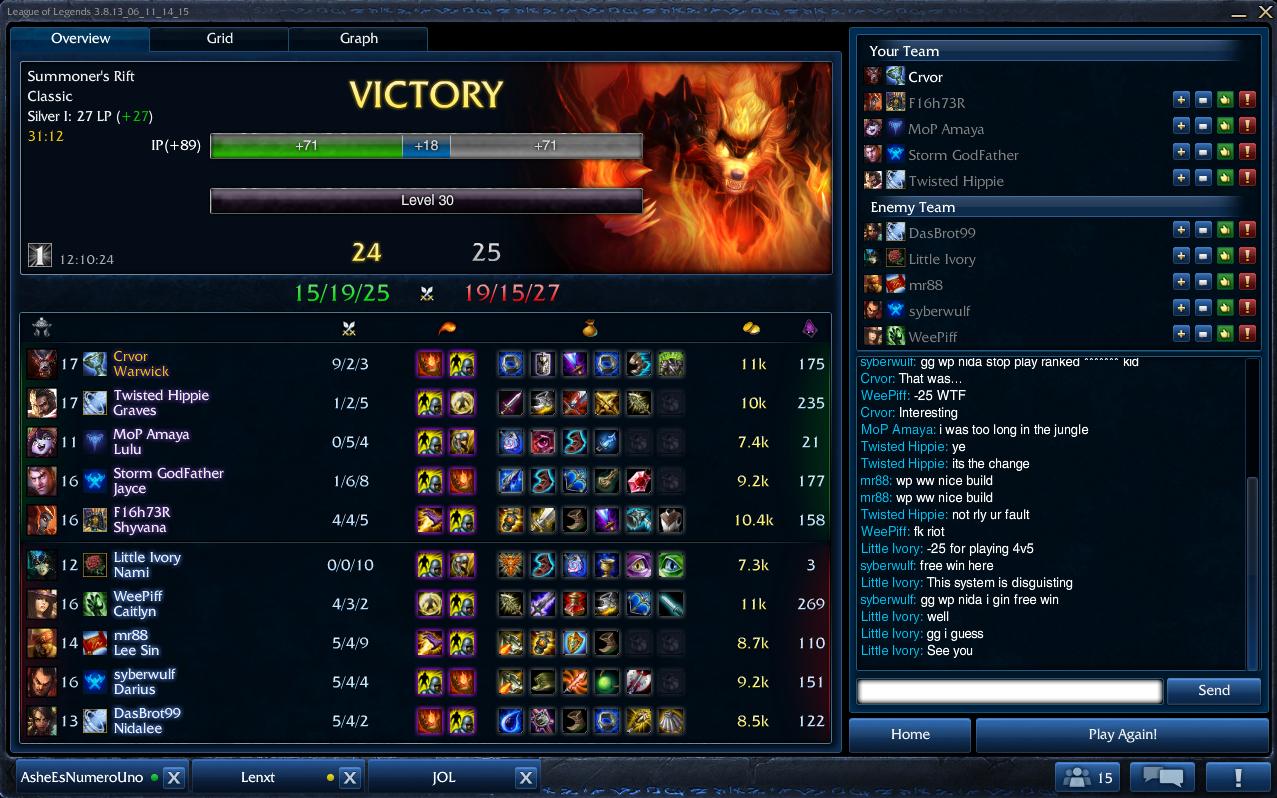Viewport: 1277px width, 798px height.
Task: Focus the chat text input box
Action: coord(1009,690)
